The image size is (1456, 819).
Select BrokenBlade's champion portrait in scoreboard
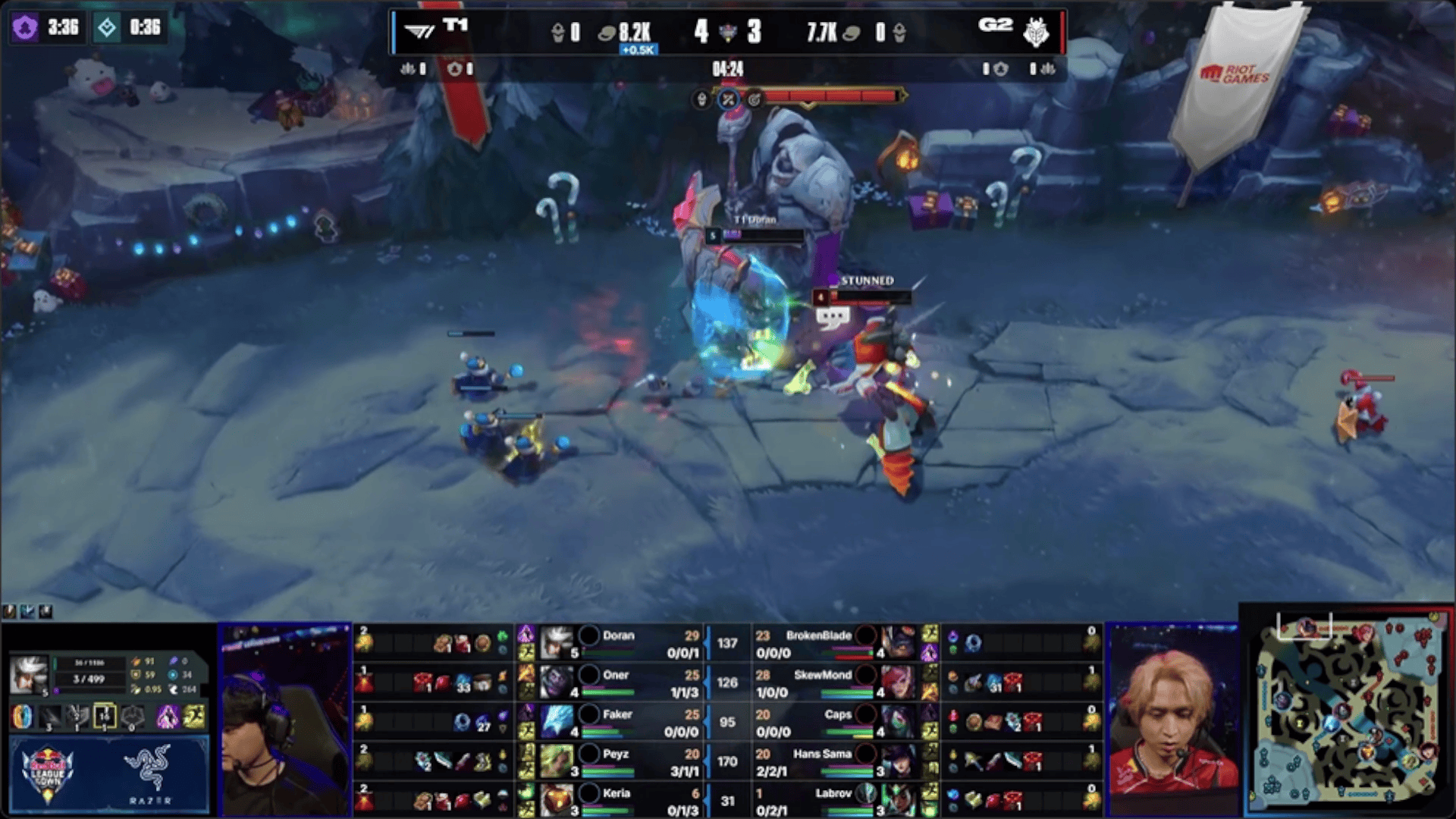[x=899, y=642]
